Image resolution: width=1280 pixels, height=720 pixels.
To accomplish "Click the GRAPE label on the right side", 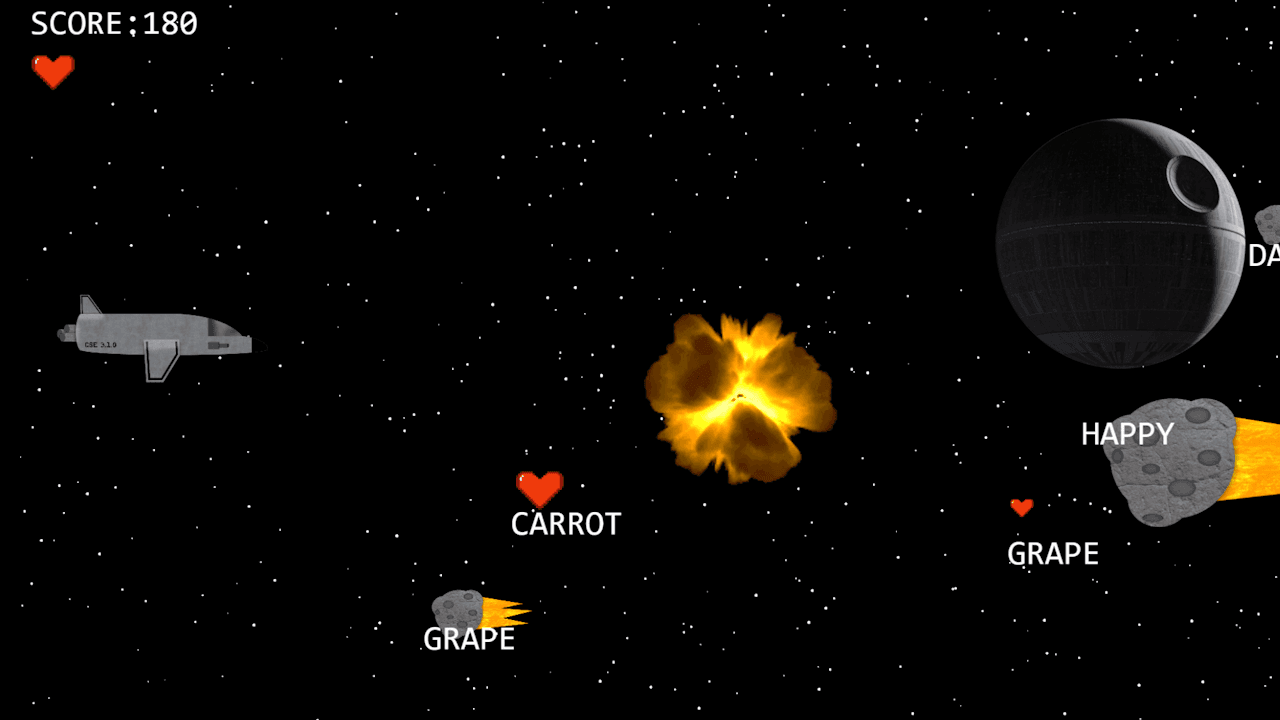I will click(1053, 553).
